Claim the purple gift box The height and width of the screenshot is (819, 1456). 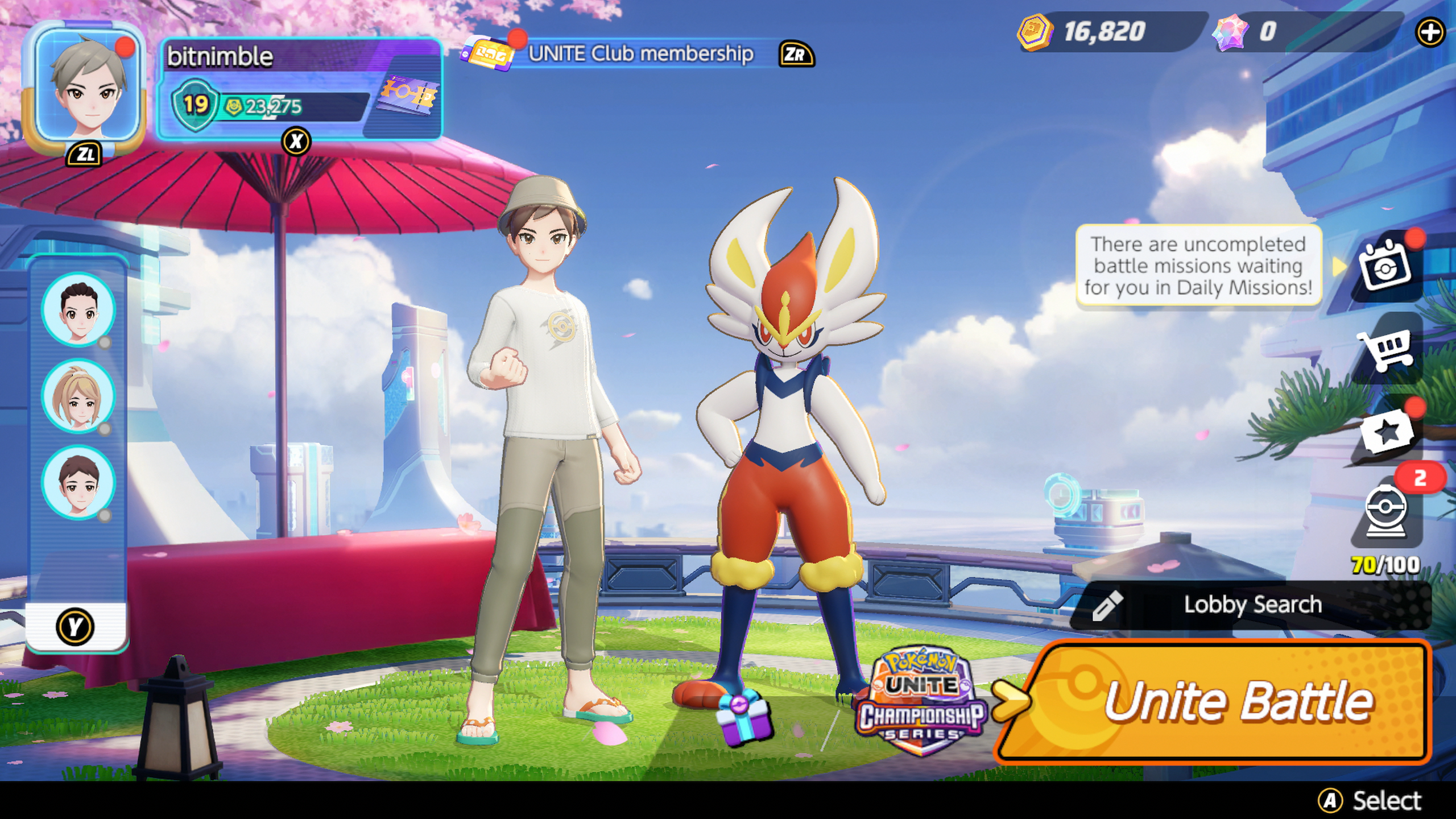743,719
